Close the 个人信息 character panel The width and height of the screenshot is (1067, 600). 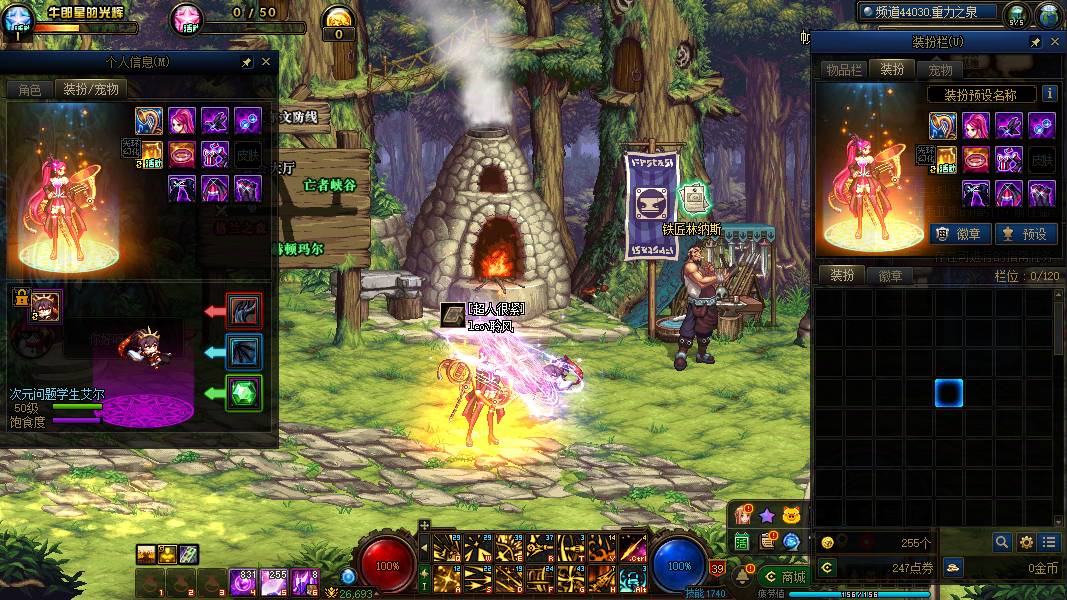tap(266, 62)
